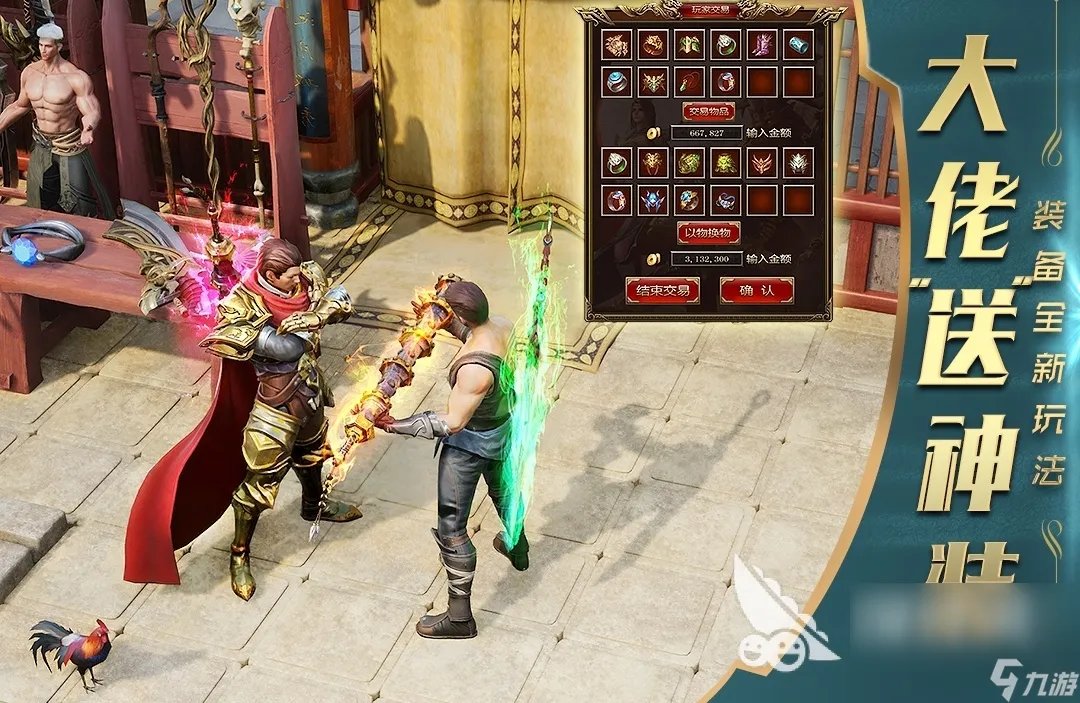Click the 交易物品 trade items button
Screen dimensions: 1080x703
(707, 111)
